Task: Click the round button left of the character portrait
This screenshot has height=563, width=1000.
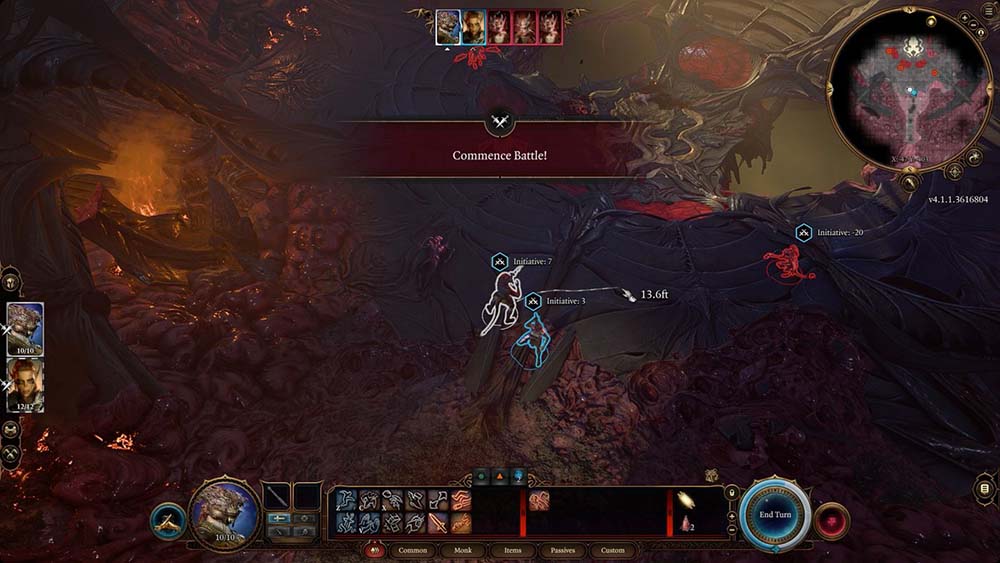Action: [167, 521]
